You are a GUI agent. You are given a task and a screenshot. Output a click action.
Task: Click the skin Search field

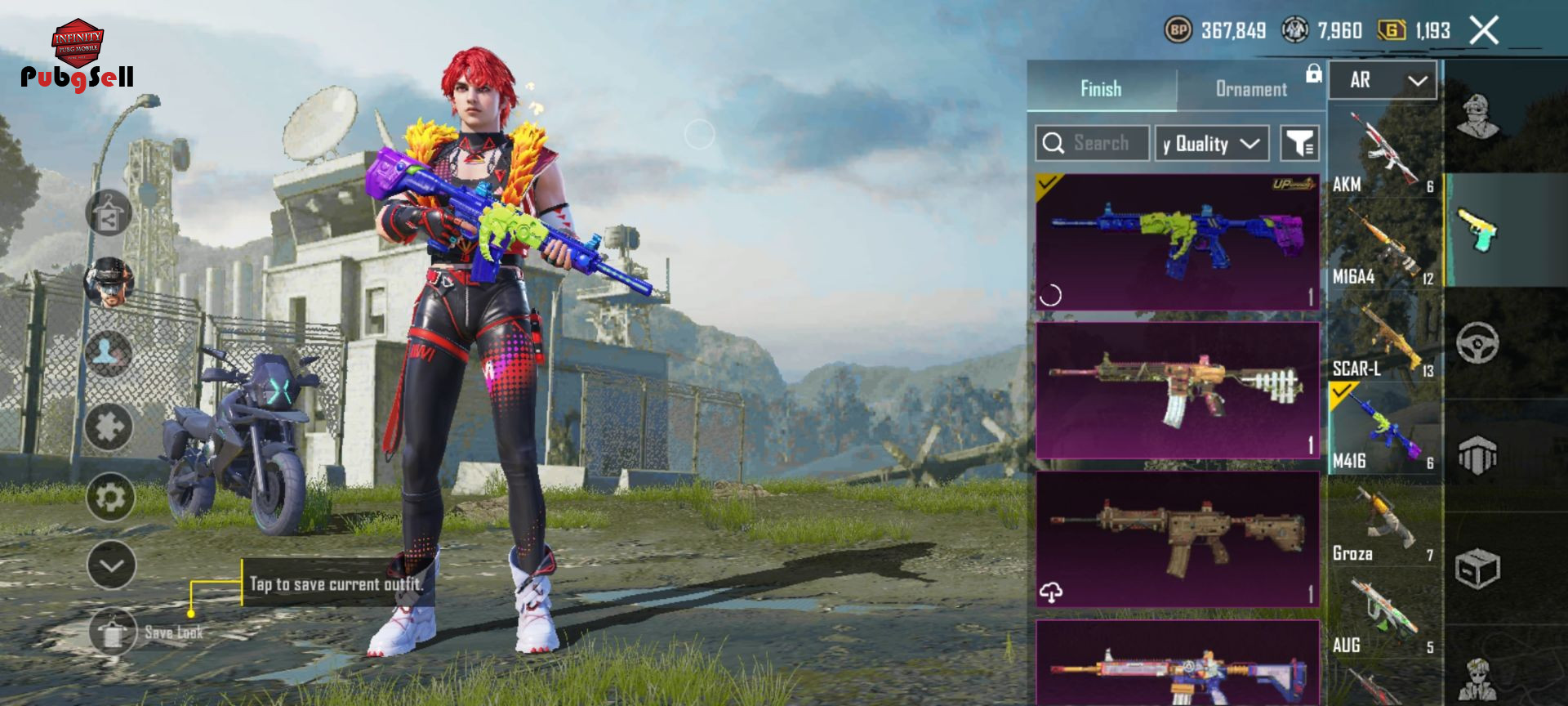[x=1093, y=143]
